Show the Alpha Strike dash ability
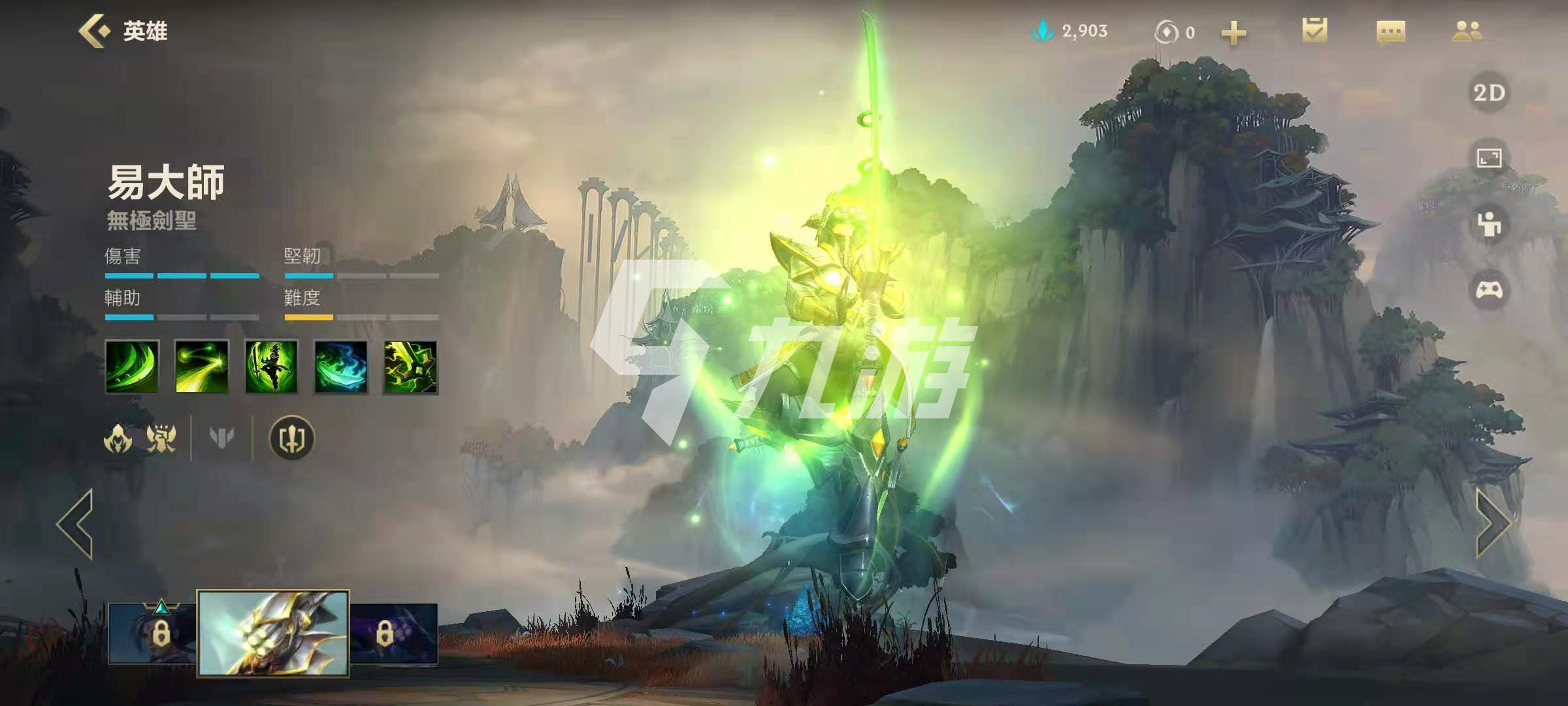Viewport: 1568px width, 706px height. point(202,367)
